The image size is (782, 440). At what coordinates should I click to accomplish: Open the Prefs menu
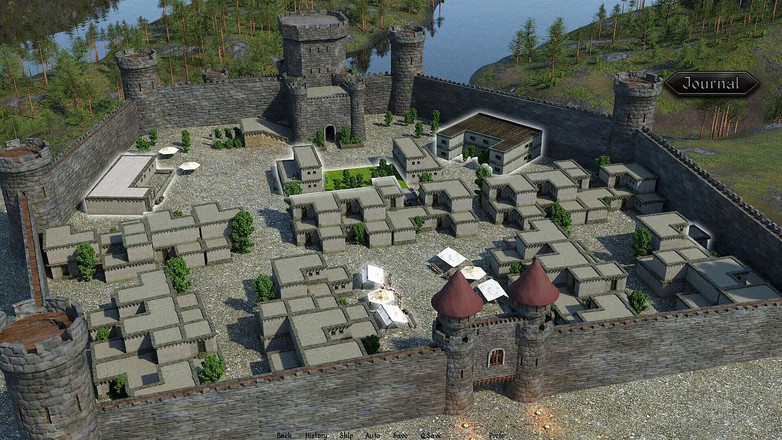(497, 435)
